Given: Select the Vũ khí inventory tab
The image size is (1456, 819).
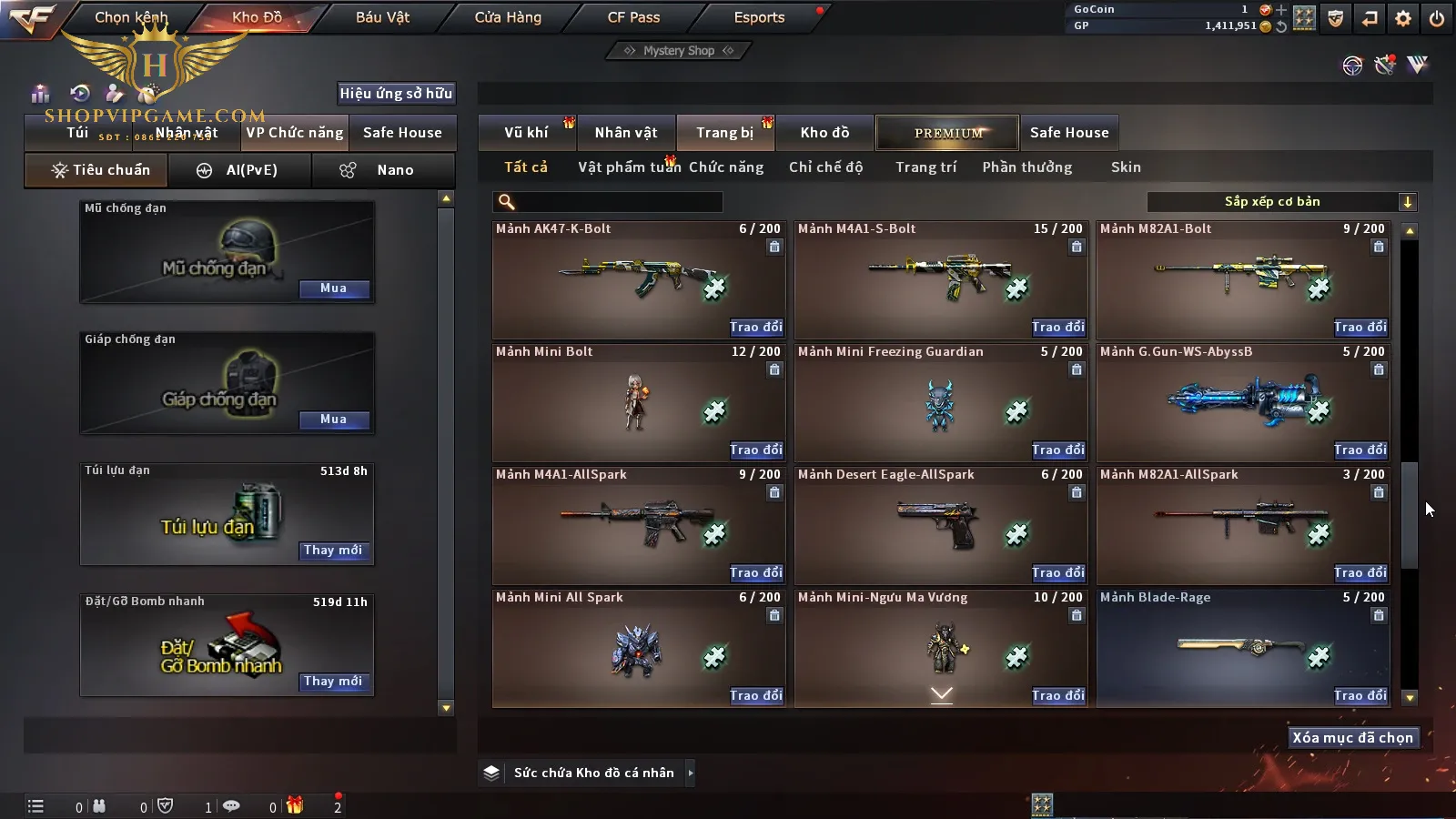Looking at the screenshot, I should tap(526, 133).
